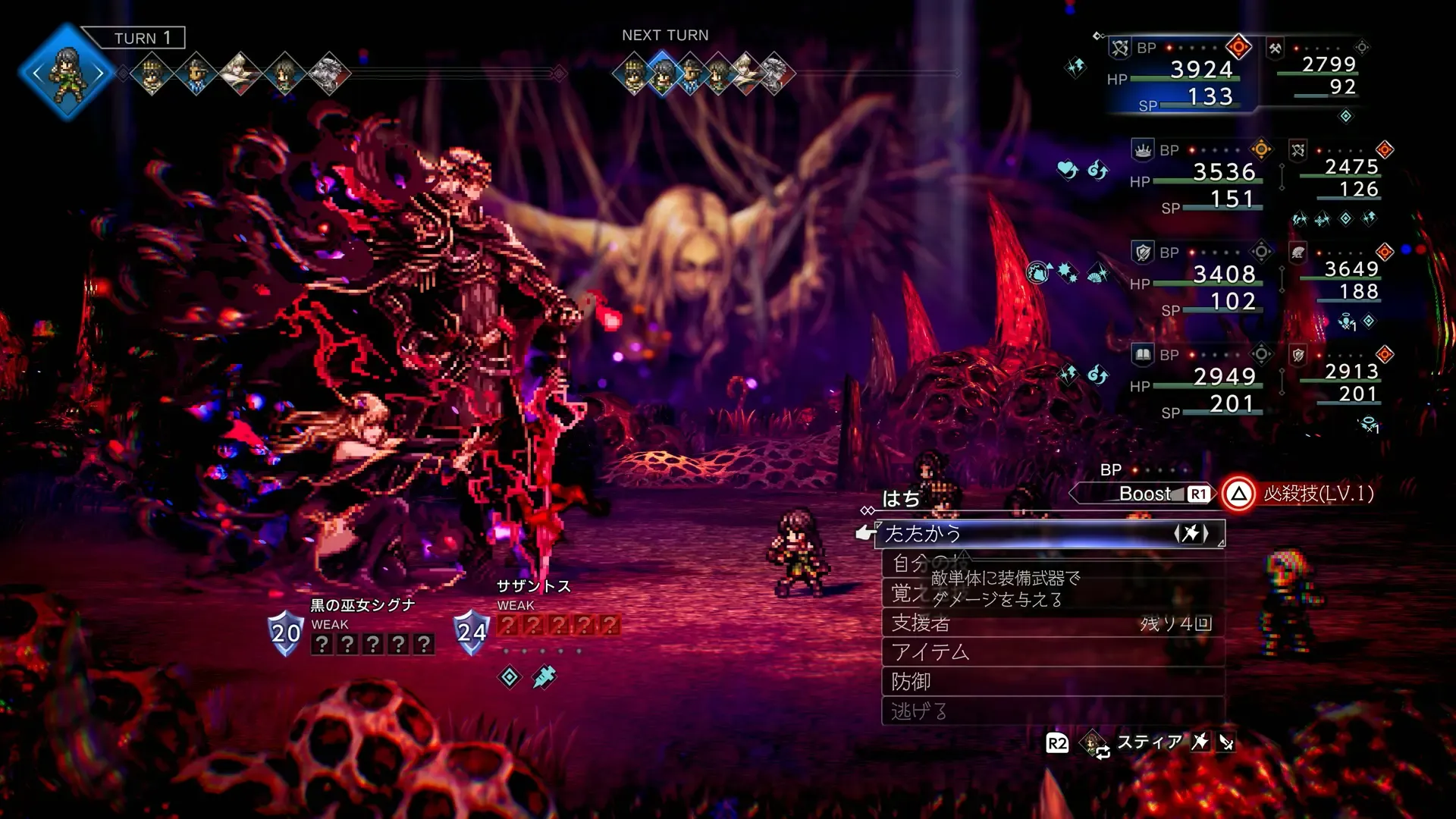Screen dimensions: 1456x819
Task: Select the party member with 2949 HP
Action: 1223,377
